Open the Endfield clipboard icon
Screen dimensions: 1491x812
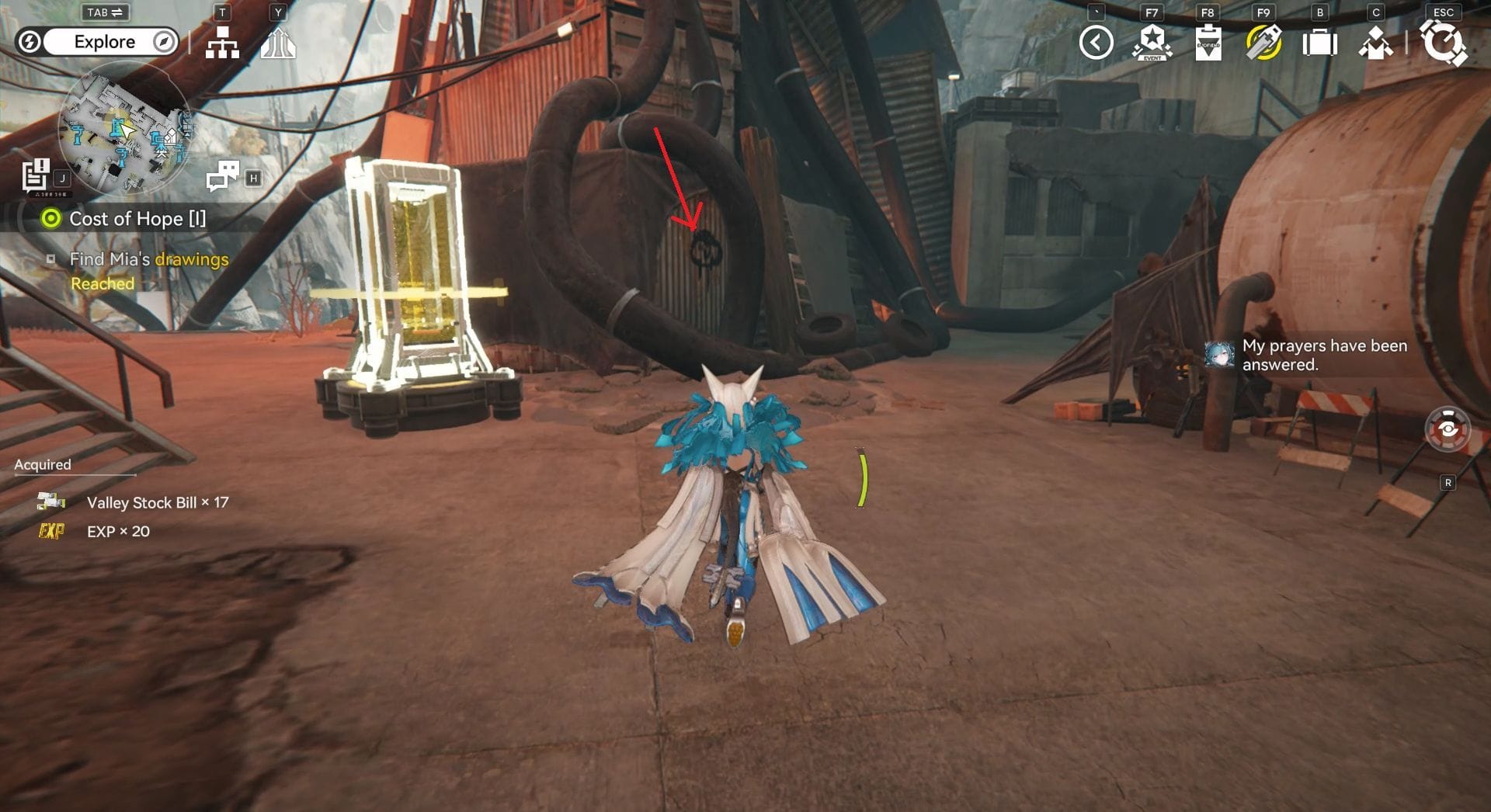point(1208,43)
